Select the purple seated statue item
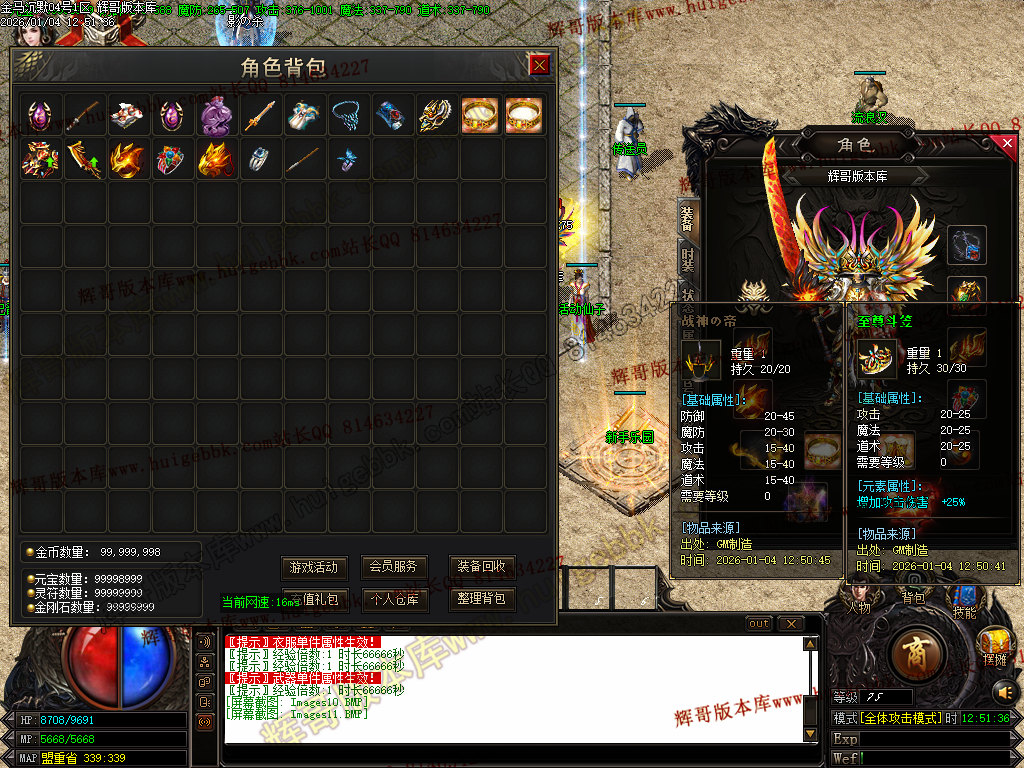 (x=217, y=116)
